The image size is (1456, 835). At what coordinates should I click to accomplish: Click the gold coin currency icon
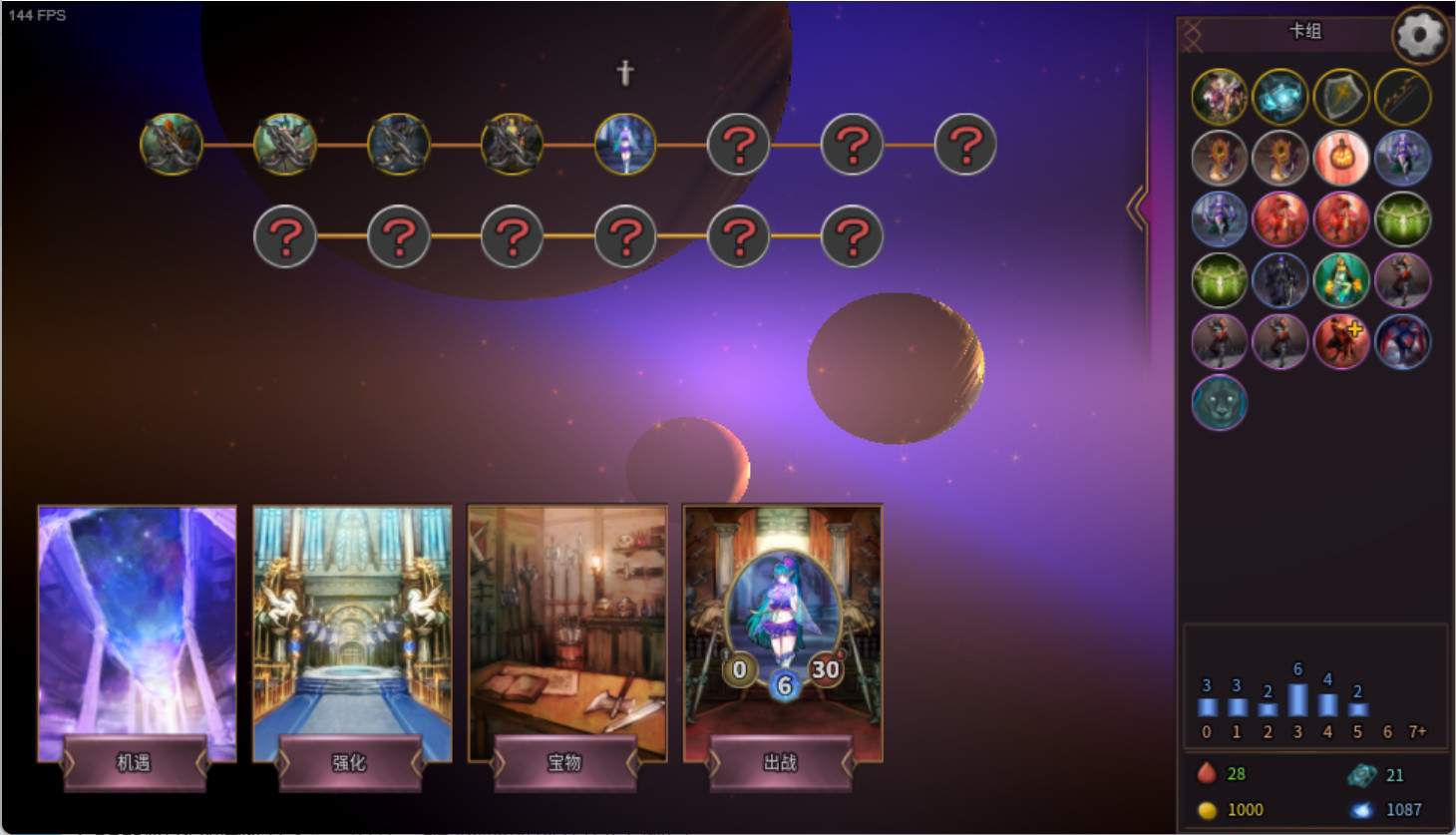coord(1209,809)
